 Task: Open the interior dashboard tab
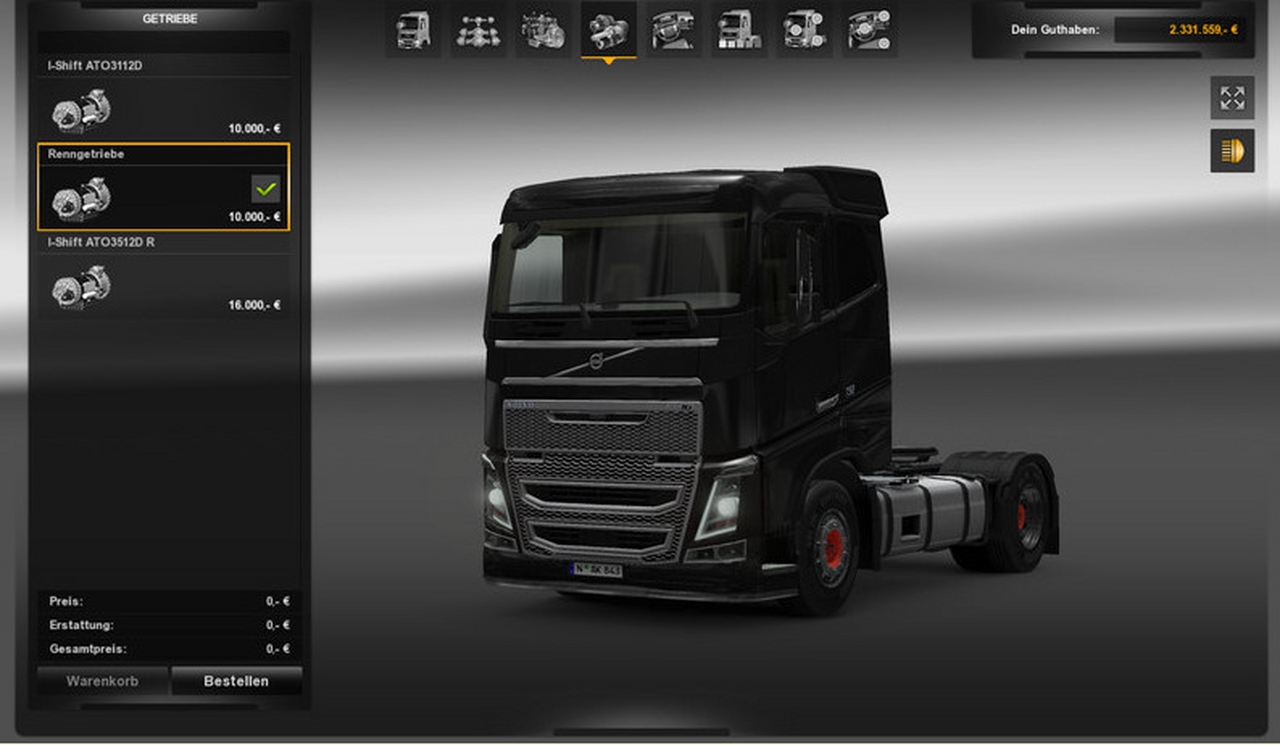pyautogui.click(x=673, y=30)
